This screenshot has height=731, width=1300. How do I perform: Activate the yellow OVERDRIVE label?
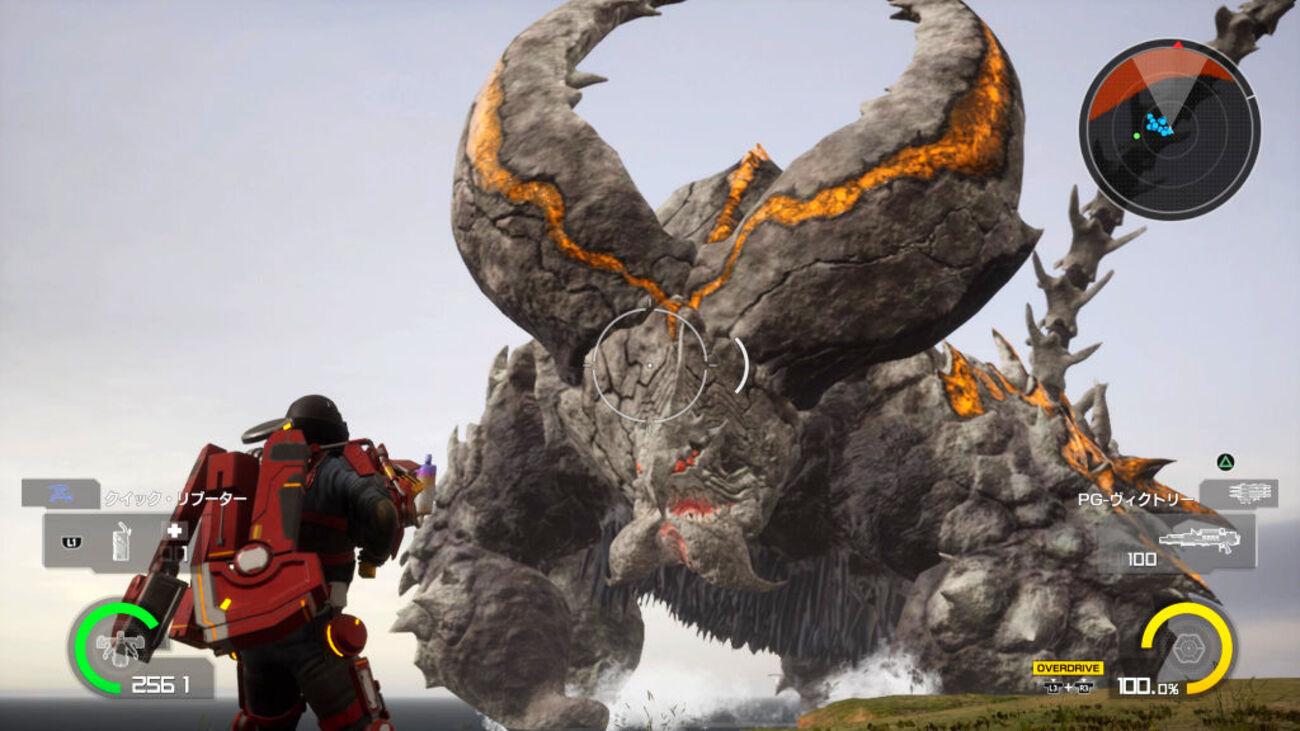pos(1068,668)
